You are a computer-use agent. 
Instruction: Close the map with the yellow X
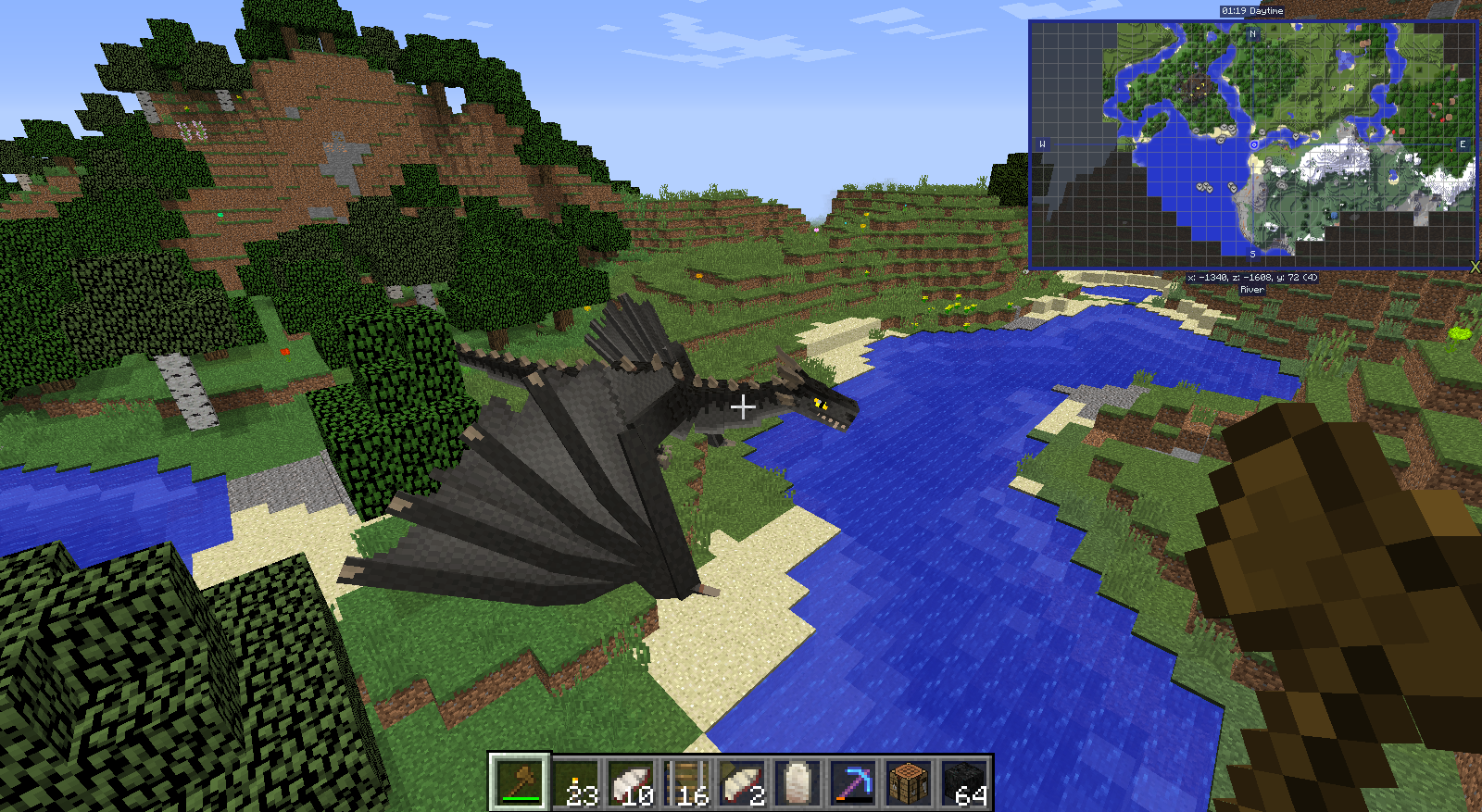coord(1476,267)
